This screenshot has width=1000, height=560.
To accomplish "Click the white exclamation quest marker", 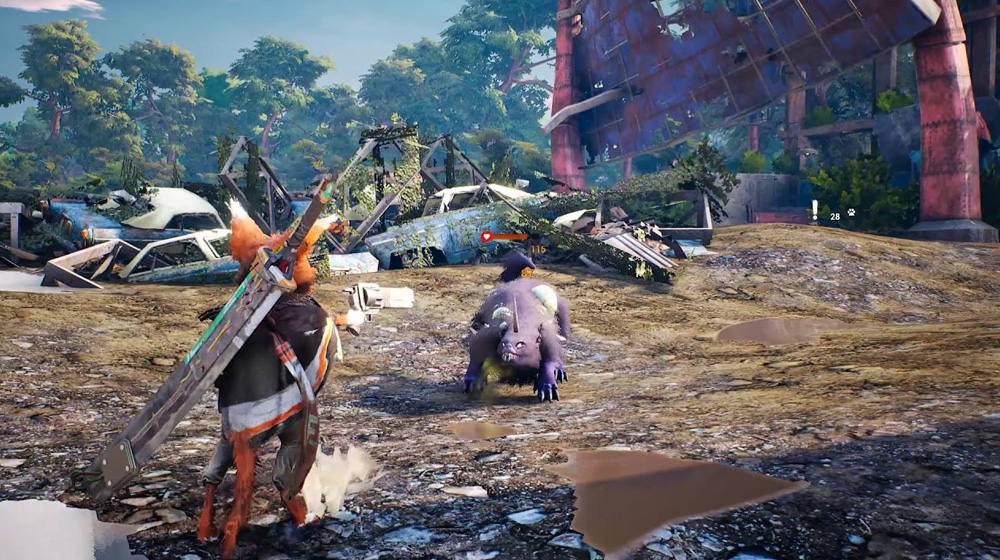I will [x=816, y=210].
